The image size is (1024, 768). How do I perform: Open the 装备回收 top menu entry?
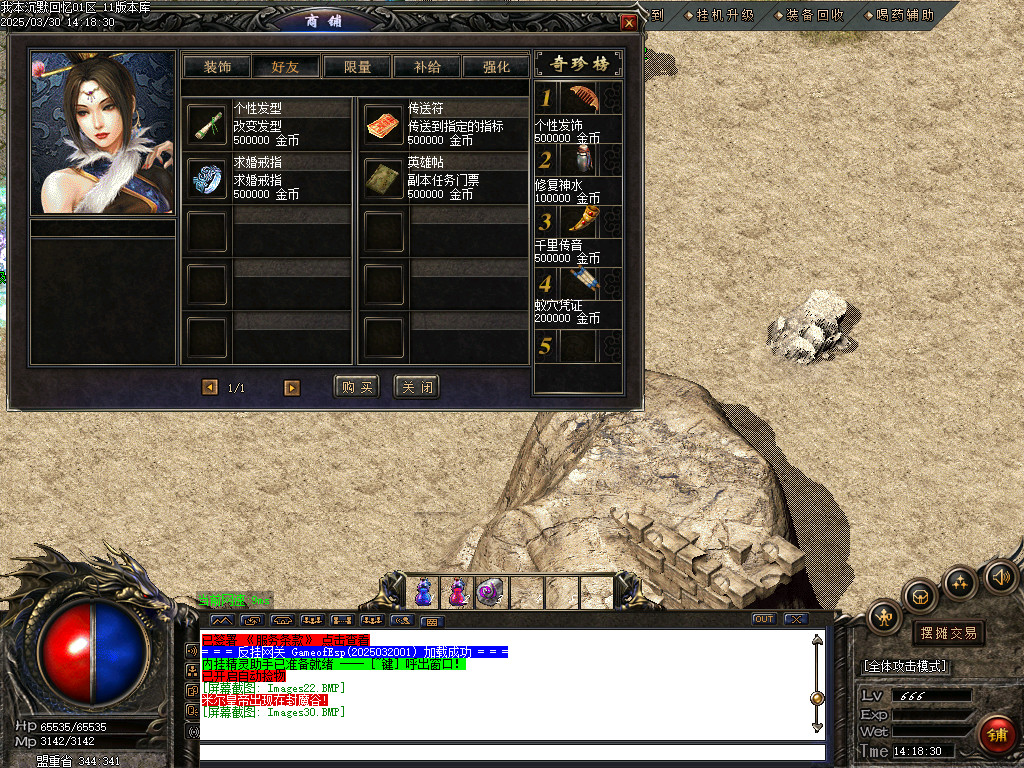click(808, 15)
